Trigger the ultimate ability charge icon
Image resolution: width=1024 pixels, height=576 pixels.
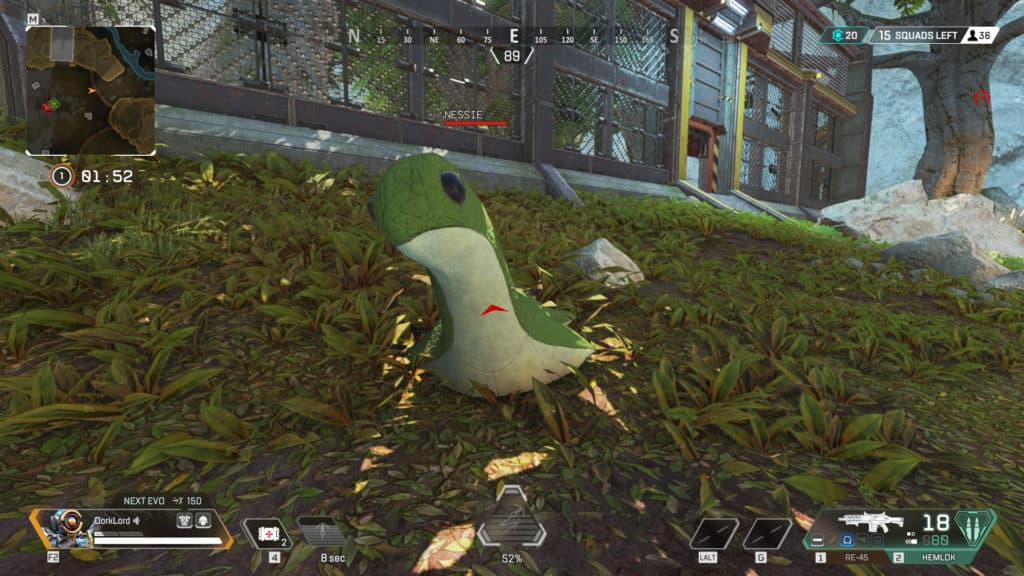pyautogui.click(x=511, y=520)
